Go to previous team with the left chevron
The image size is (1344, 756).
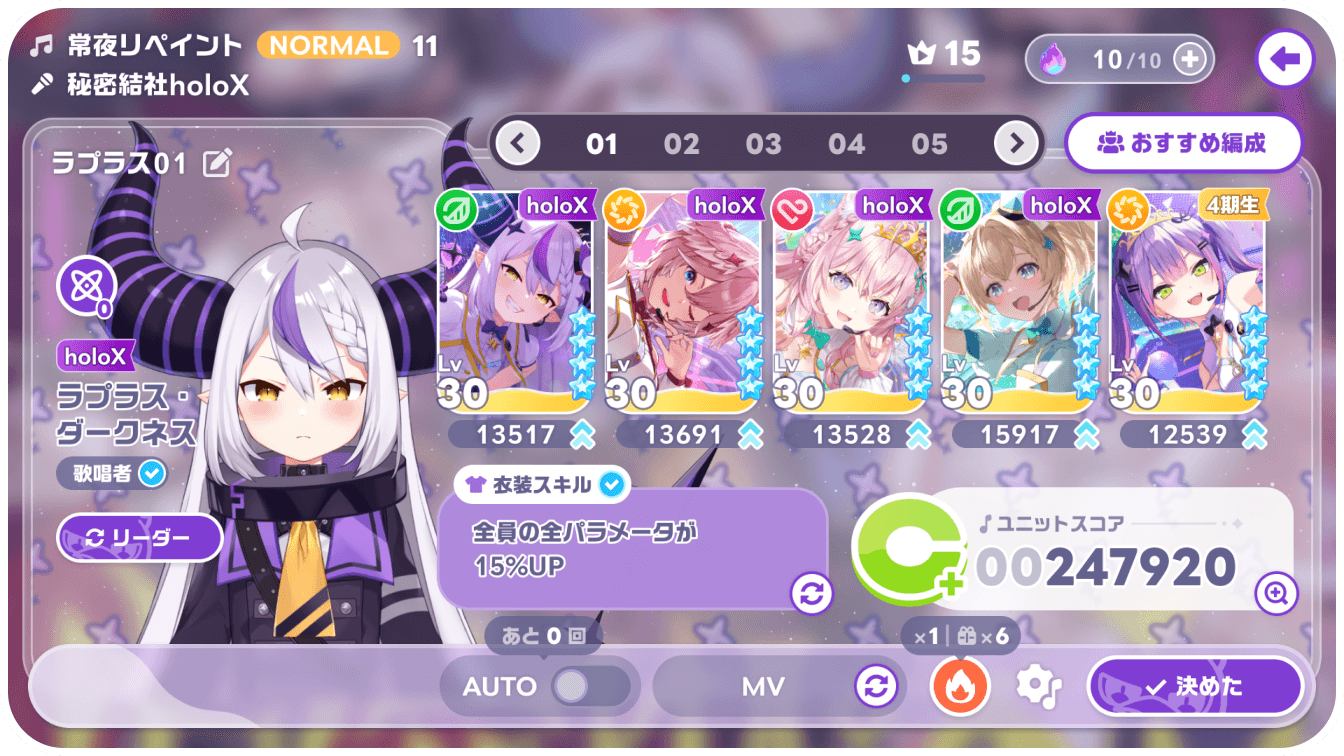click(517, 143)
